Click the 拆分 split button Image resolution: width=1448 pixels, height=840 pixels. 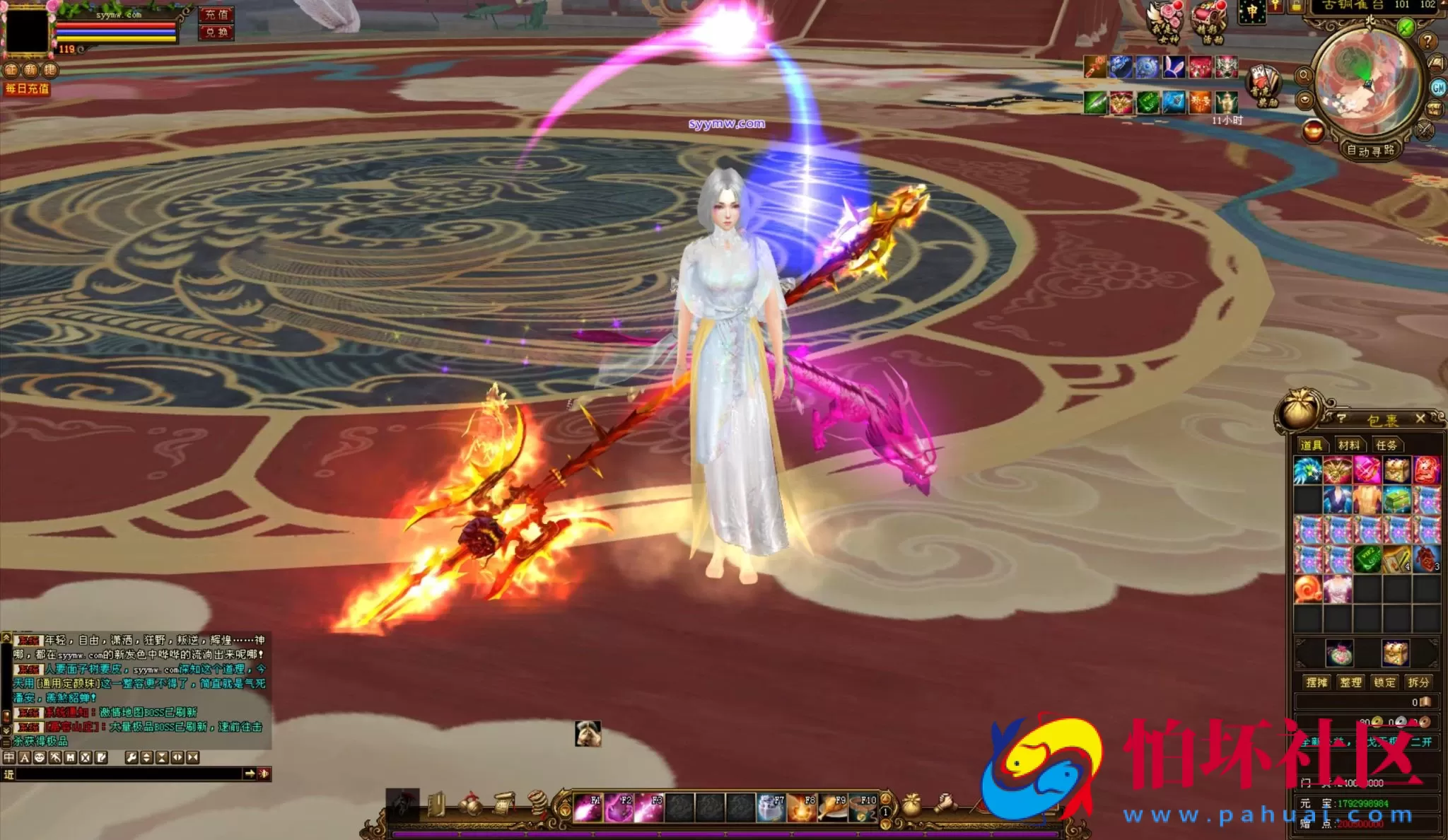pyautogui.click(x=1418, y=682)
